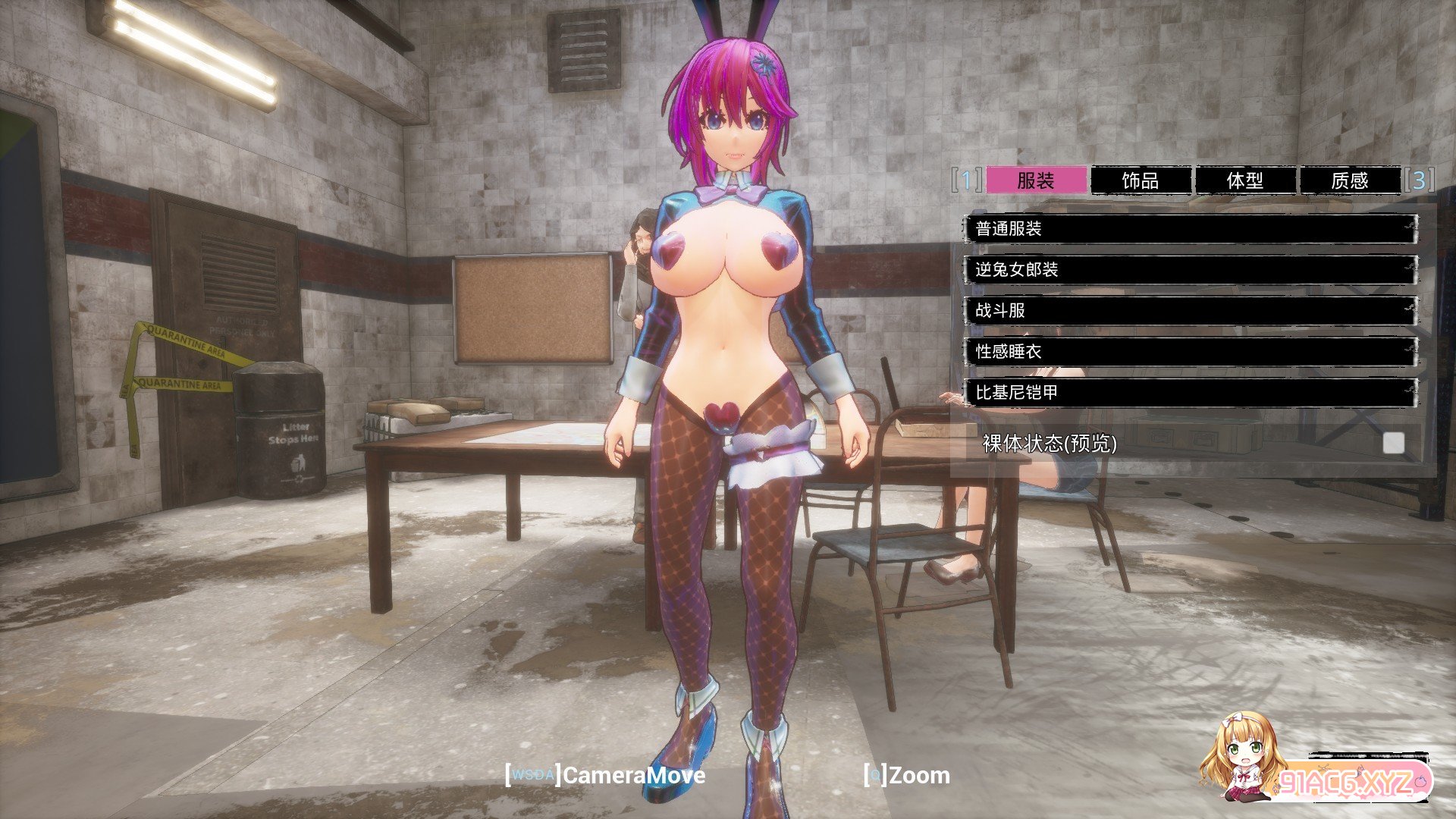Screen dimensions: 1456x819
Task: Open the 饰品 tab
Action: 1141,180
